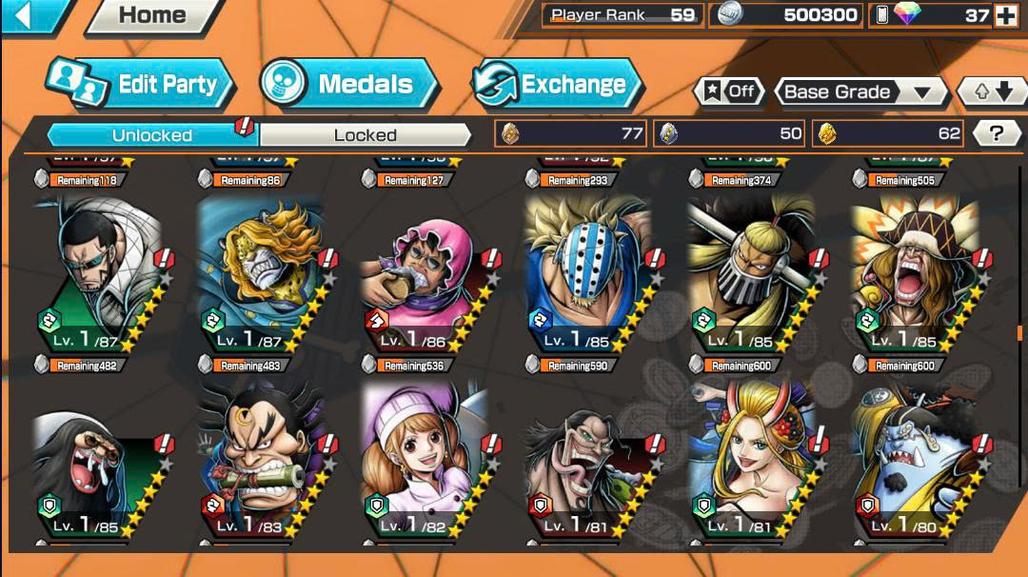Add more rainbow diamonds with plus

click(1005, 16)
